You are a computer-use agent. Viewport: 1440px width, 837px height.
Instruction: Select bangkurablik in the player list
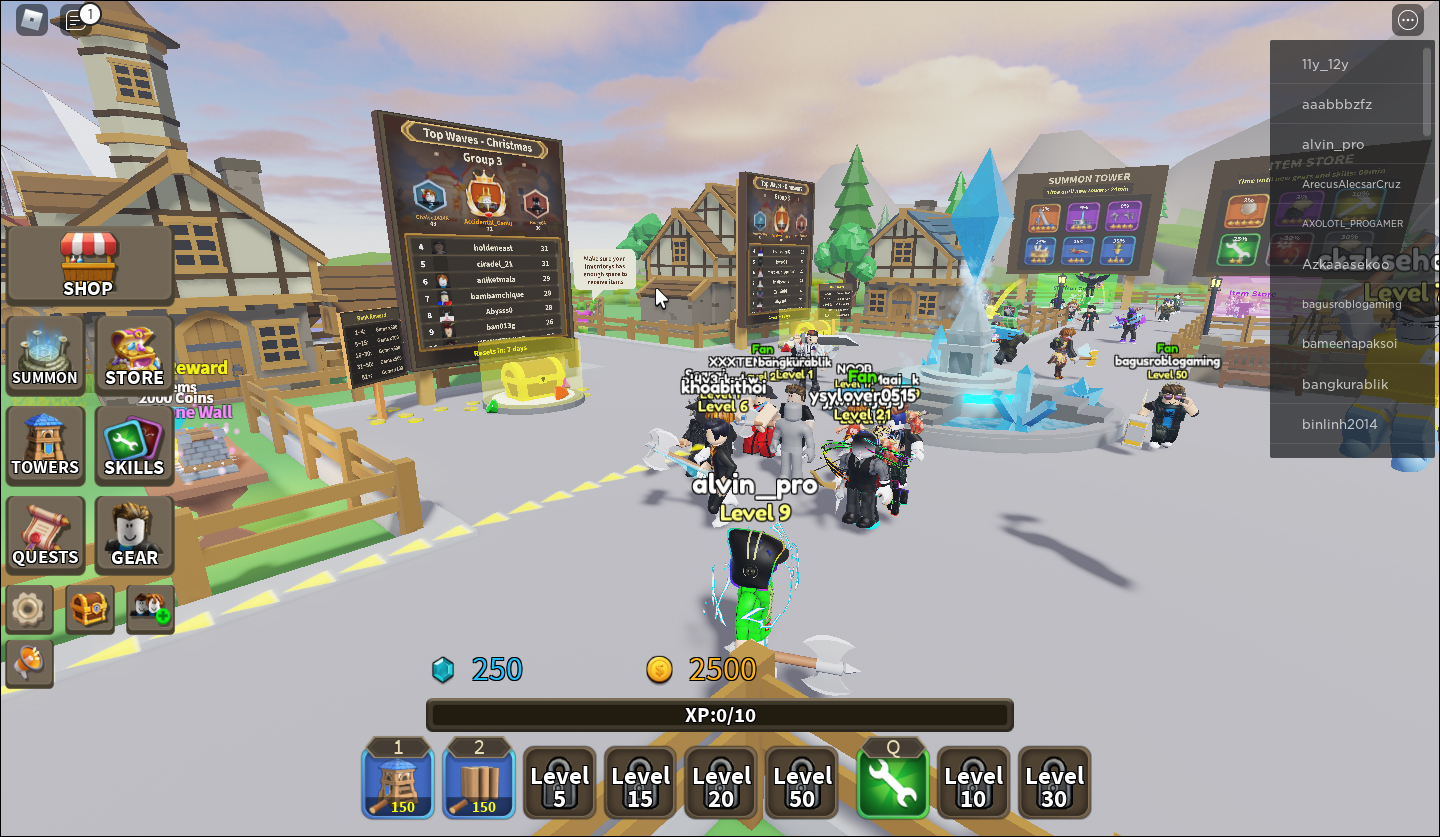1348,384
